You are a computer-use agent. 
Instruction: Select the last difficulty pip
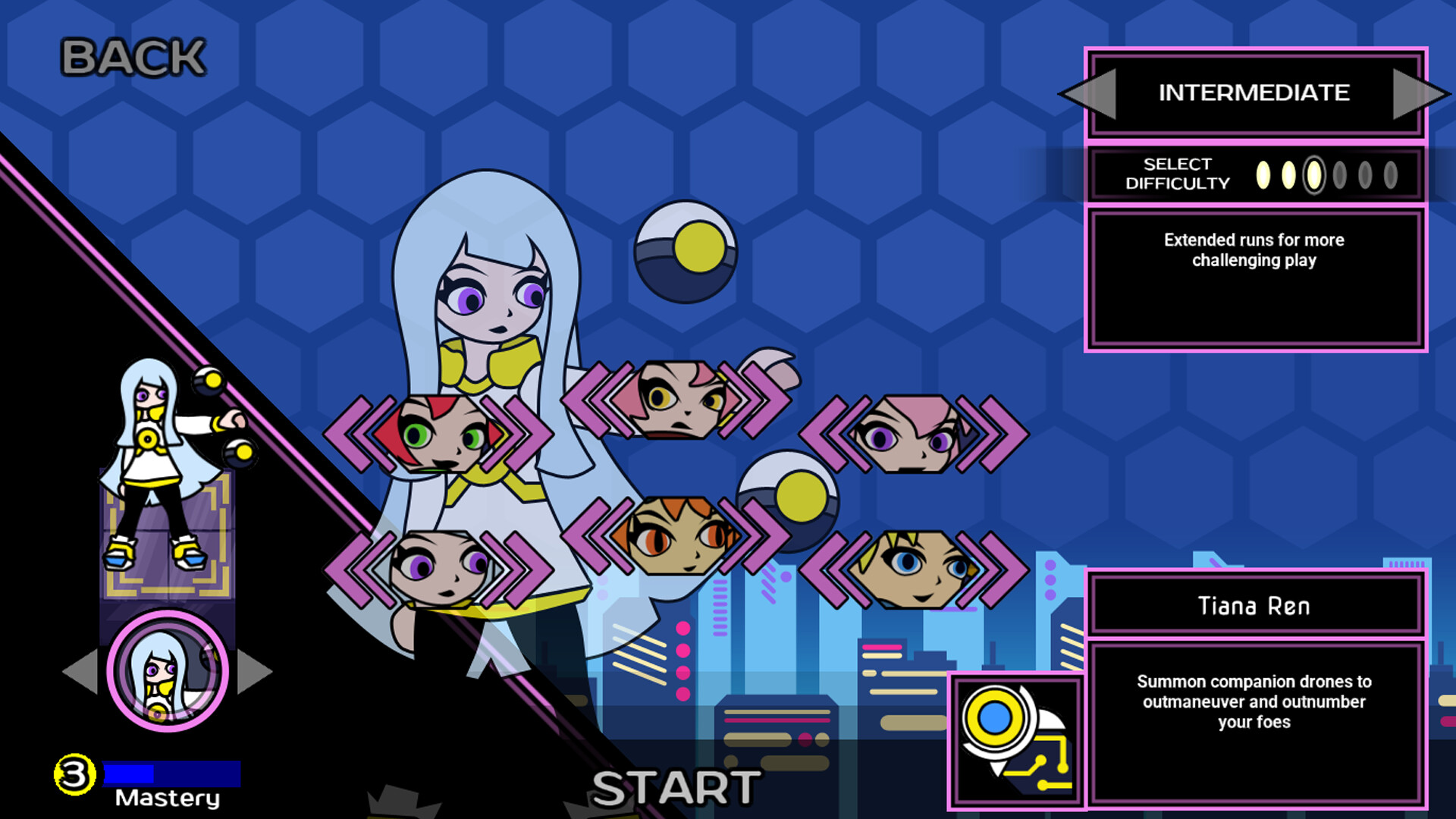click(1389, 175)
